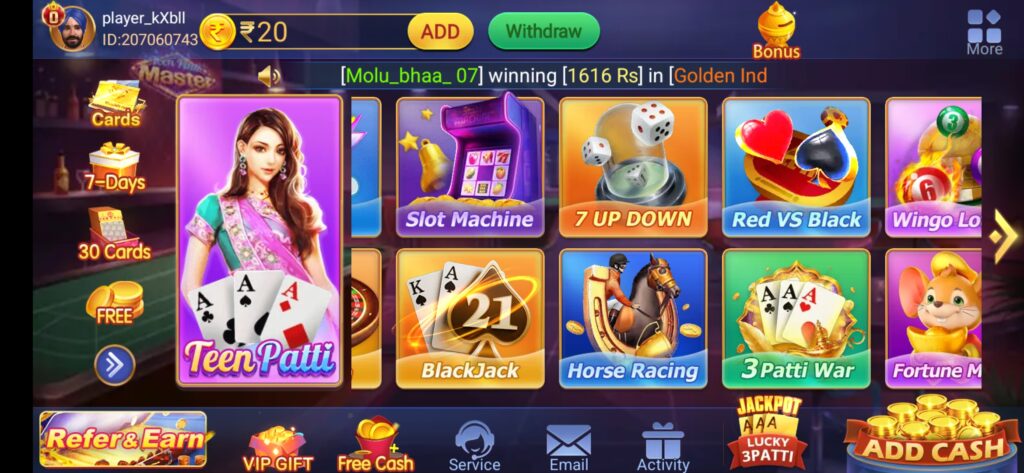Open the Withdraw screen
The height and width of the screenshot is (473, 1024).
point(543,31)
